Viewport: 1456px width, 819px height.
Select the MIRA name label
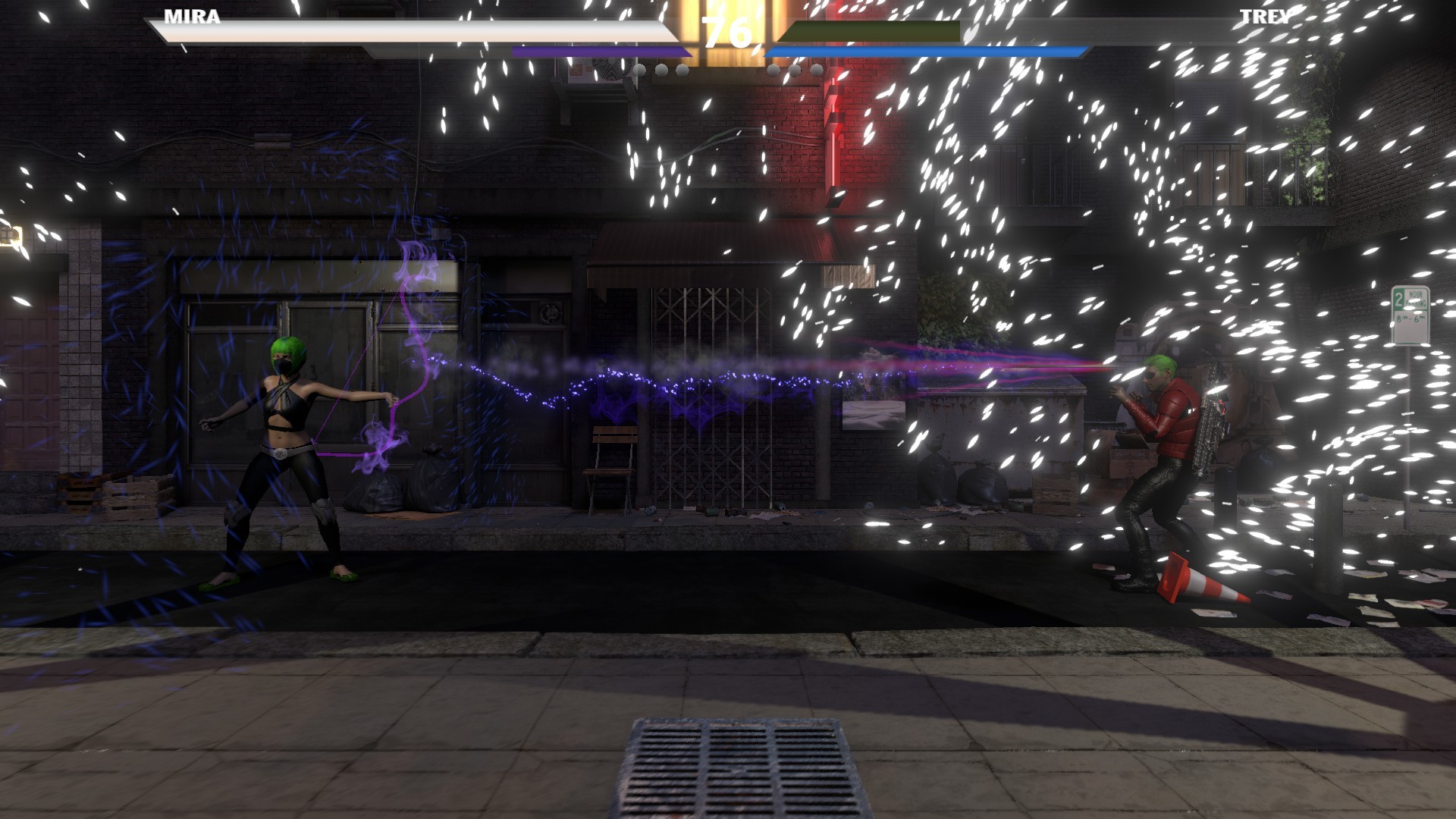pos(193,17)
